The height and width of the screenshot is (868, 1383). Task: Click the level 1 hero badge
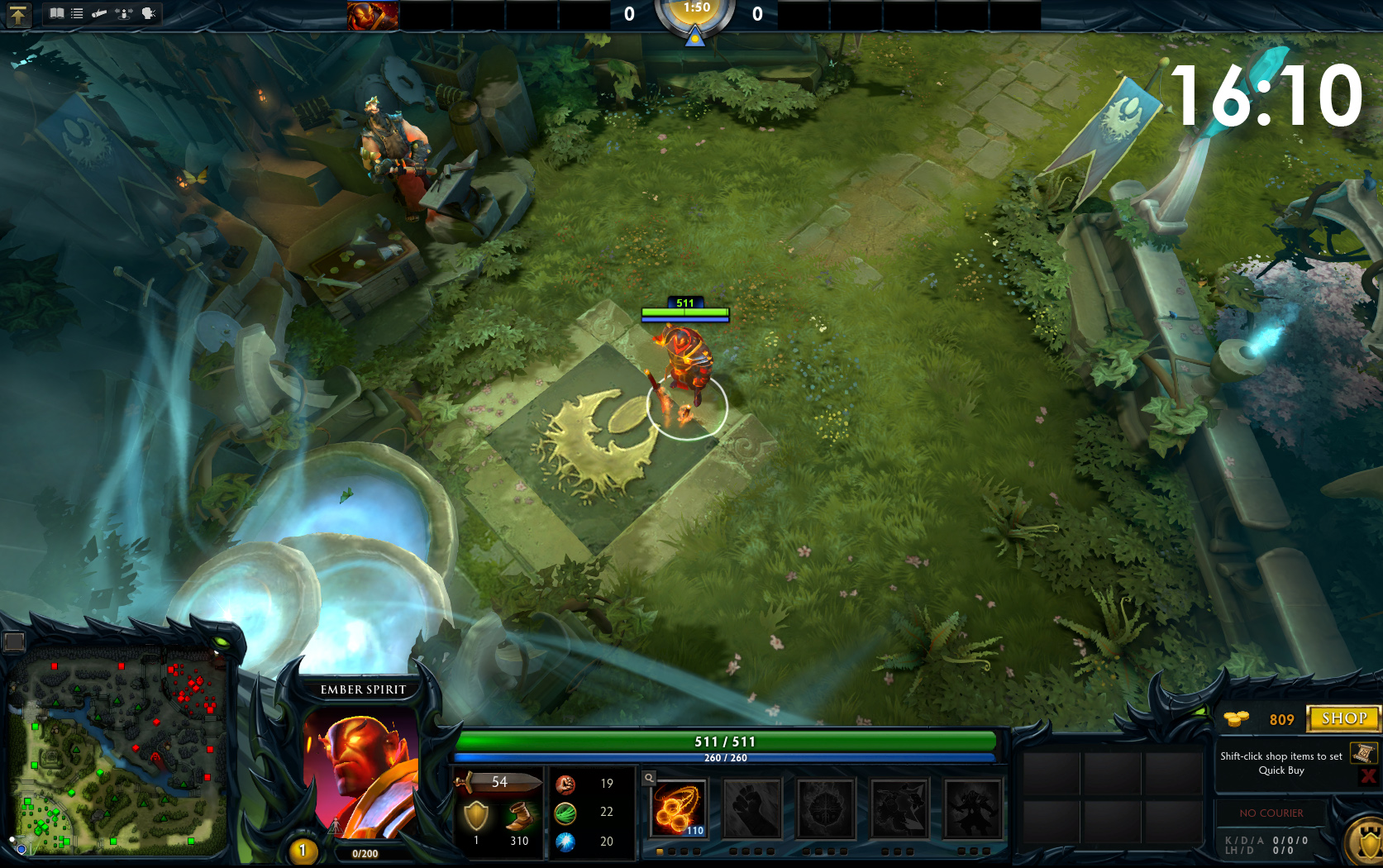point(303,850)
